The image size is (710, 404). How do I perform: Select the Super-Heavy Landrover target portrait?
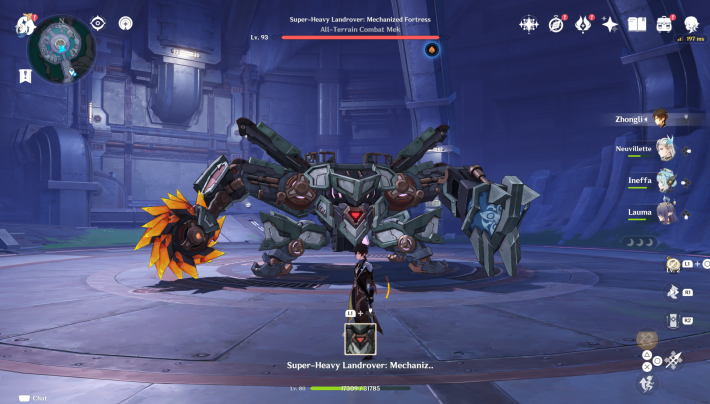pos(360,340)
